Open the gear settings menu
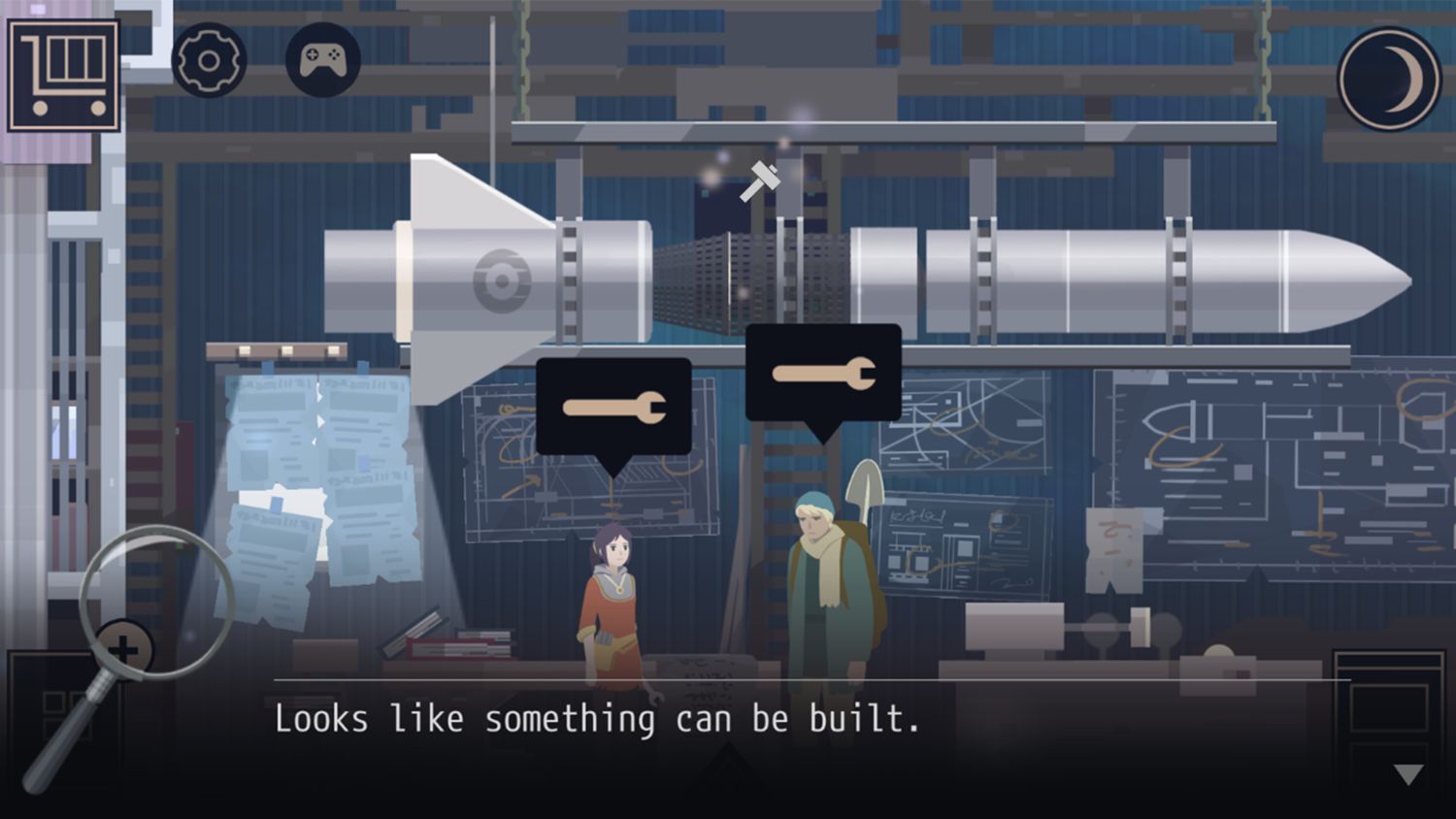This screenshot has height=819, width=1456. 209,60
